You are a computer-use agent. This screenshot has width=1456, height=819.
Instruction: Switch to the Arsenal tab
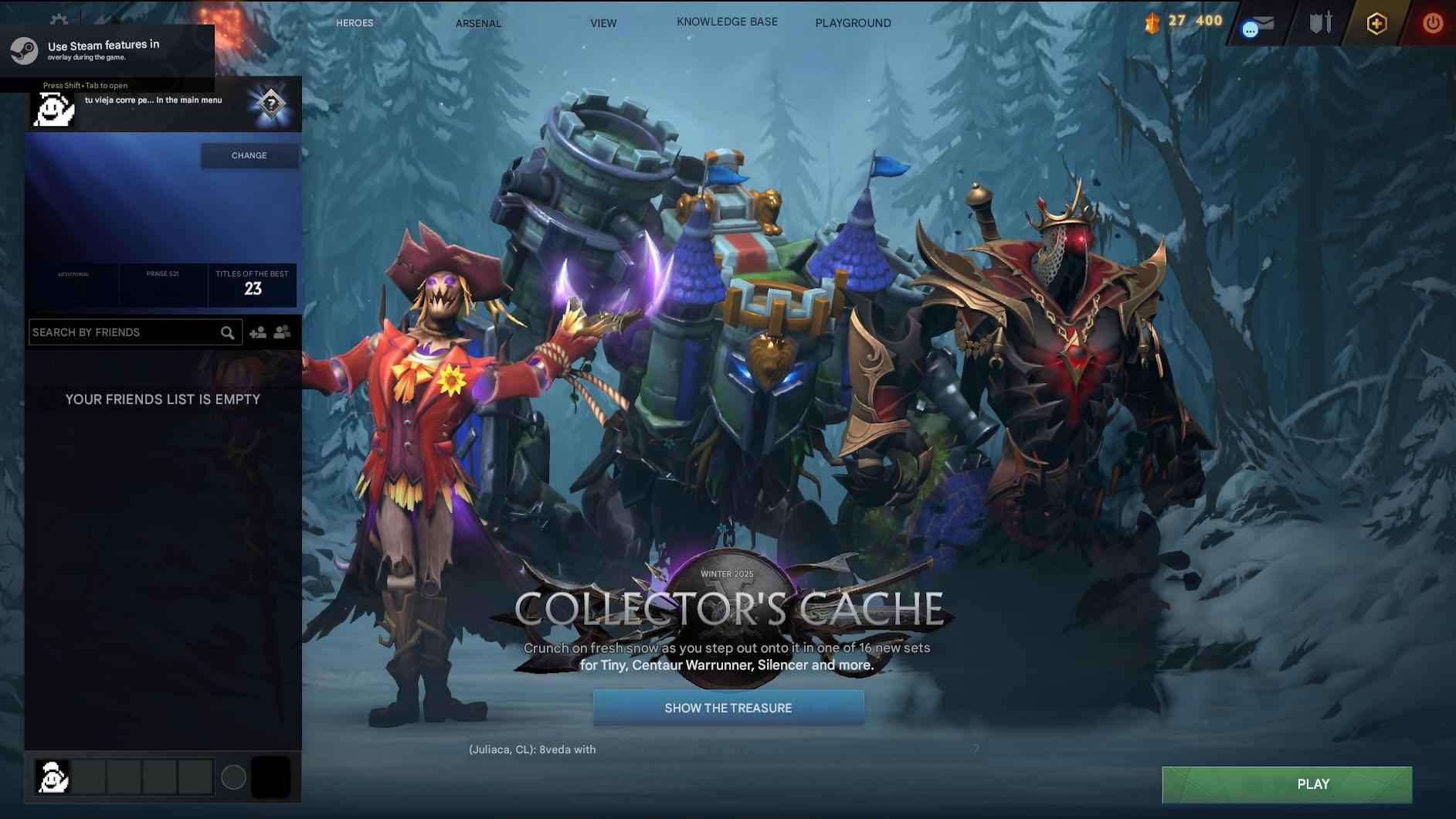(x=477, y=23)
